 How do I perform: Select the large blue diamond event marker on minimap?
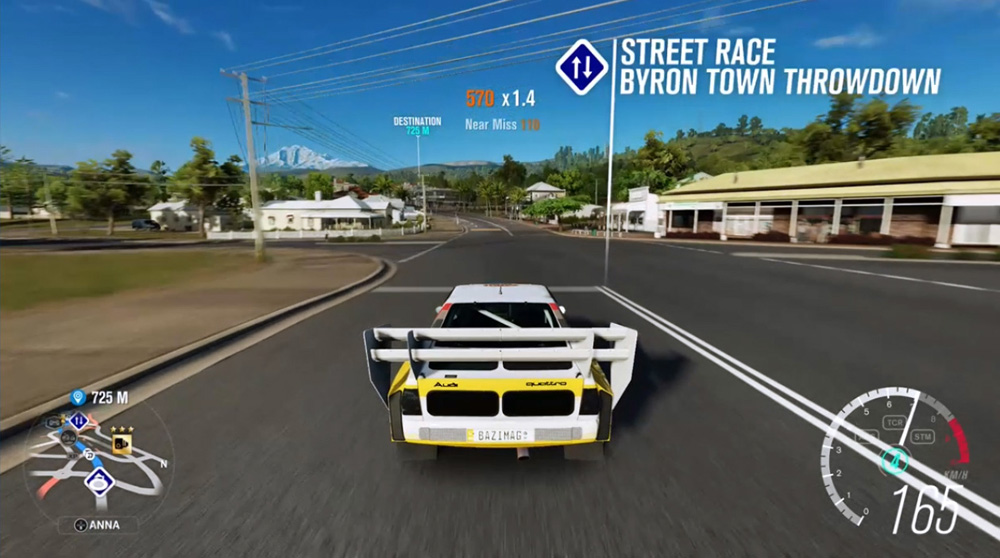pos(99,481)
